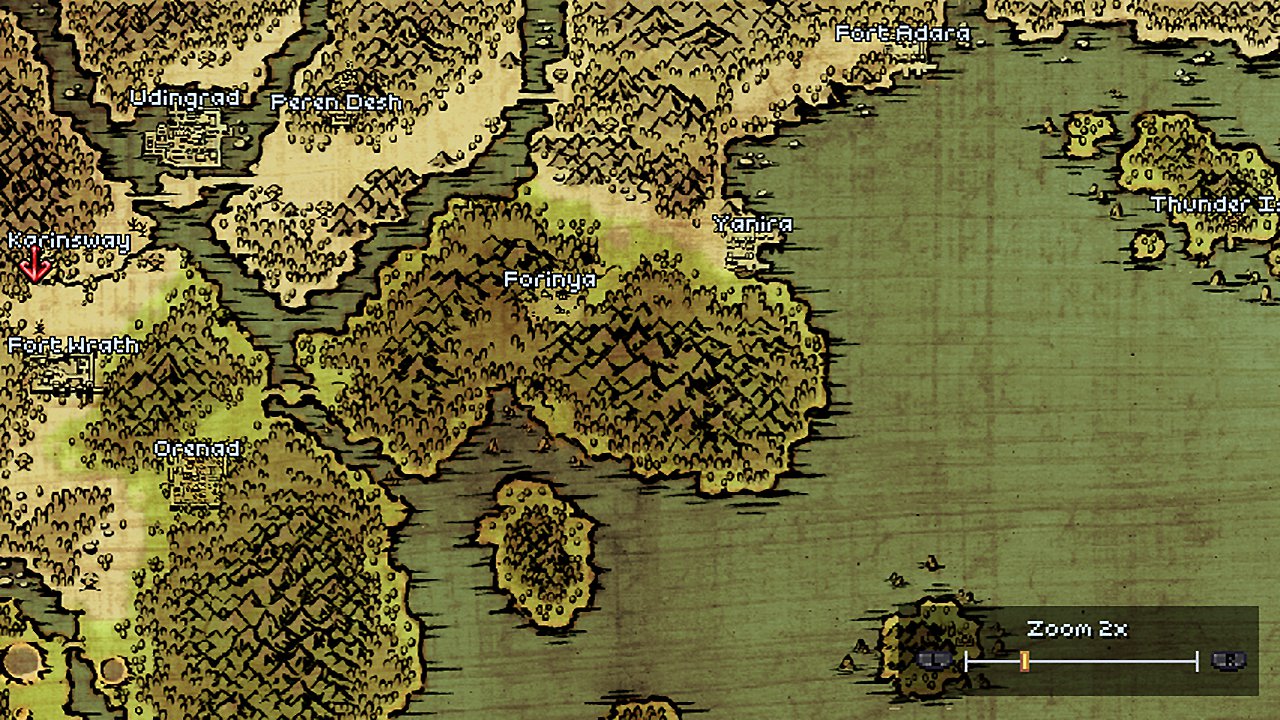The width and height of the screenshot is (1280, 720).
Task: Select the Fort Wrath label
Action: point(73,345)
